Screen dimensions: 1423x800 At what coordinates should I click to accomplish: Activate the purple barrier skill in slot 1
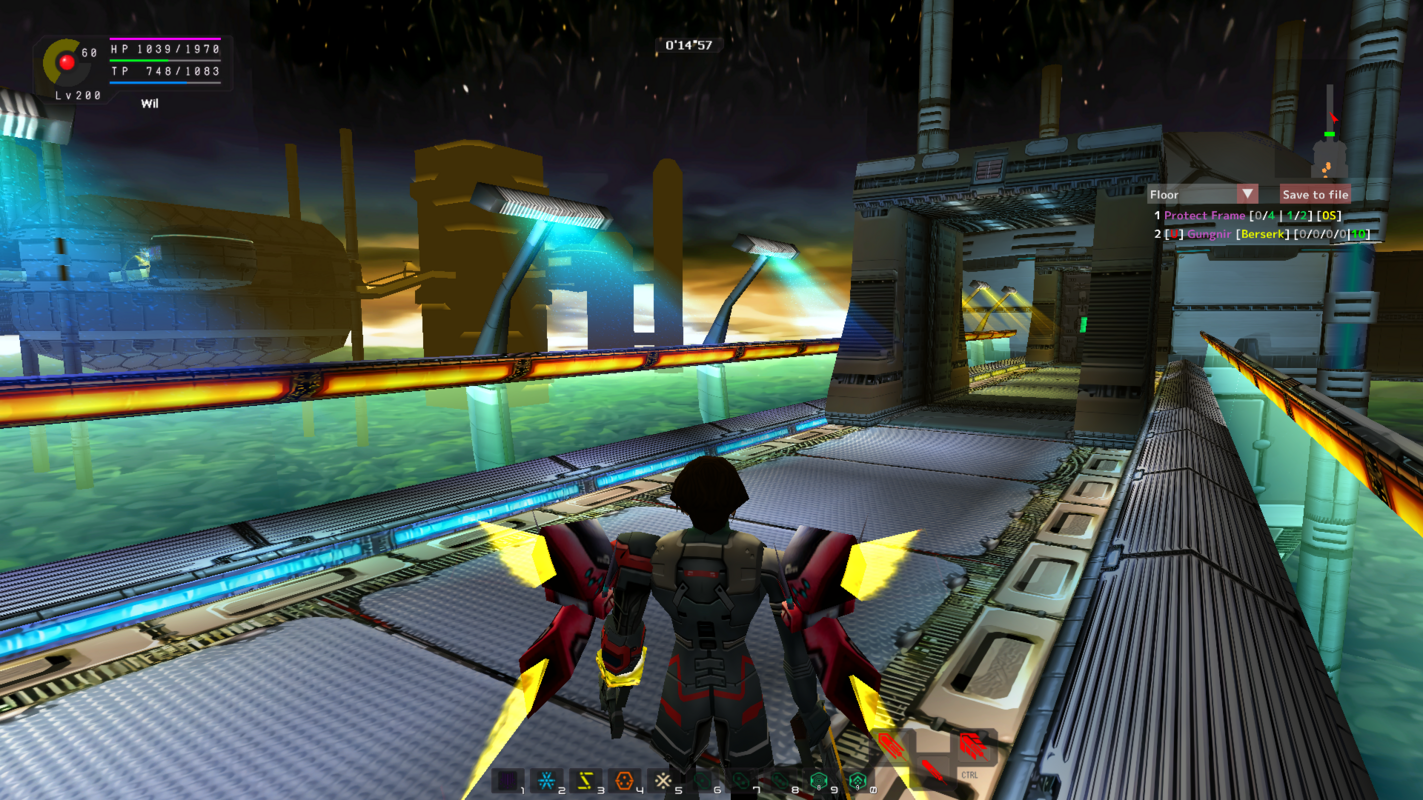[508, 780]
